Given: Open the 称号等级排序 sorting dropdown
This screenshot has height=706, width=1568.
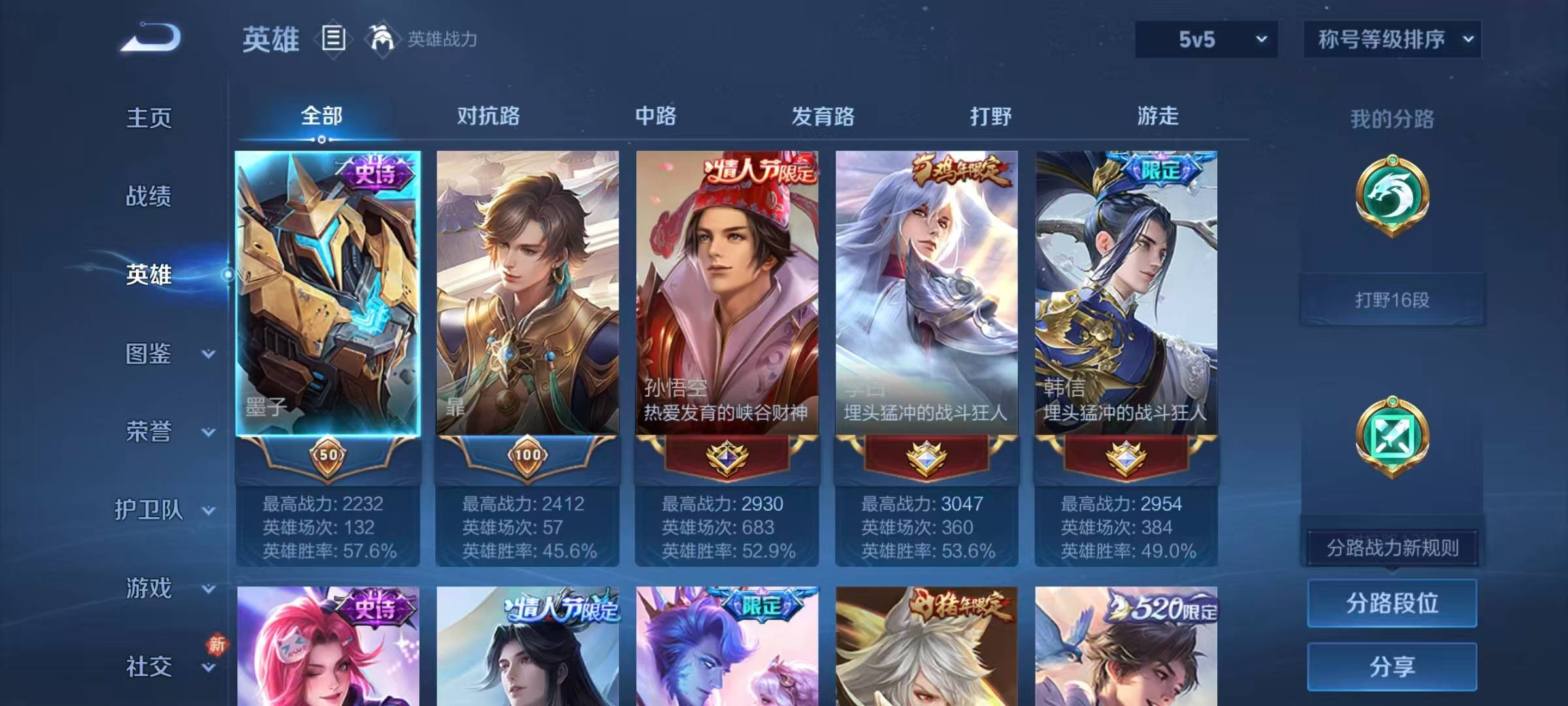Looking at the screenshot, I should 1391,39.
